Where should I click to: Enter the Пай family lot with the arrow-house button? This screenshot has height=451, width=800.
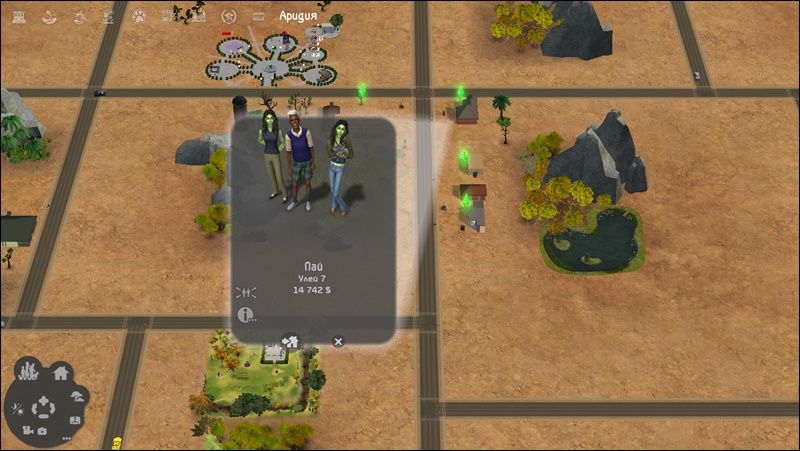291,342
